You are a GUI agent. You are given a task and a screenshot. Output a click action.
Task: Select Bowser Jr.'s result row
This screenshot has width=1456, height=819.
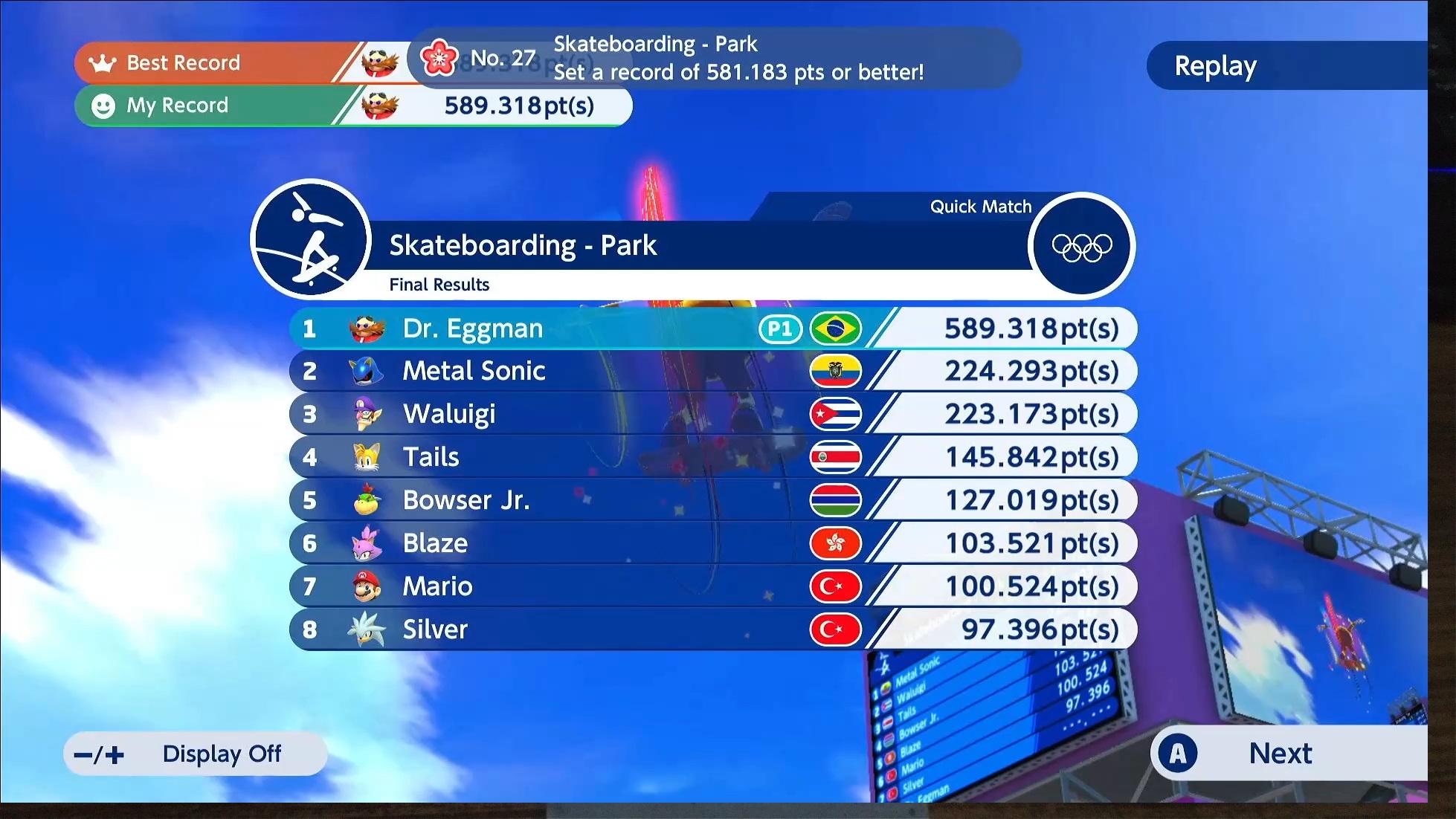point(712,500)
